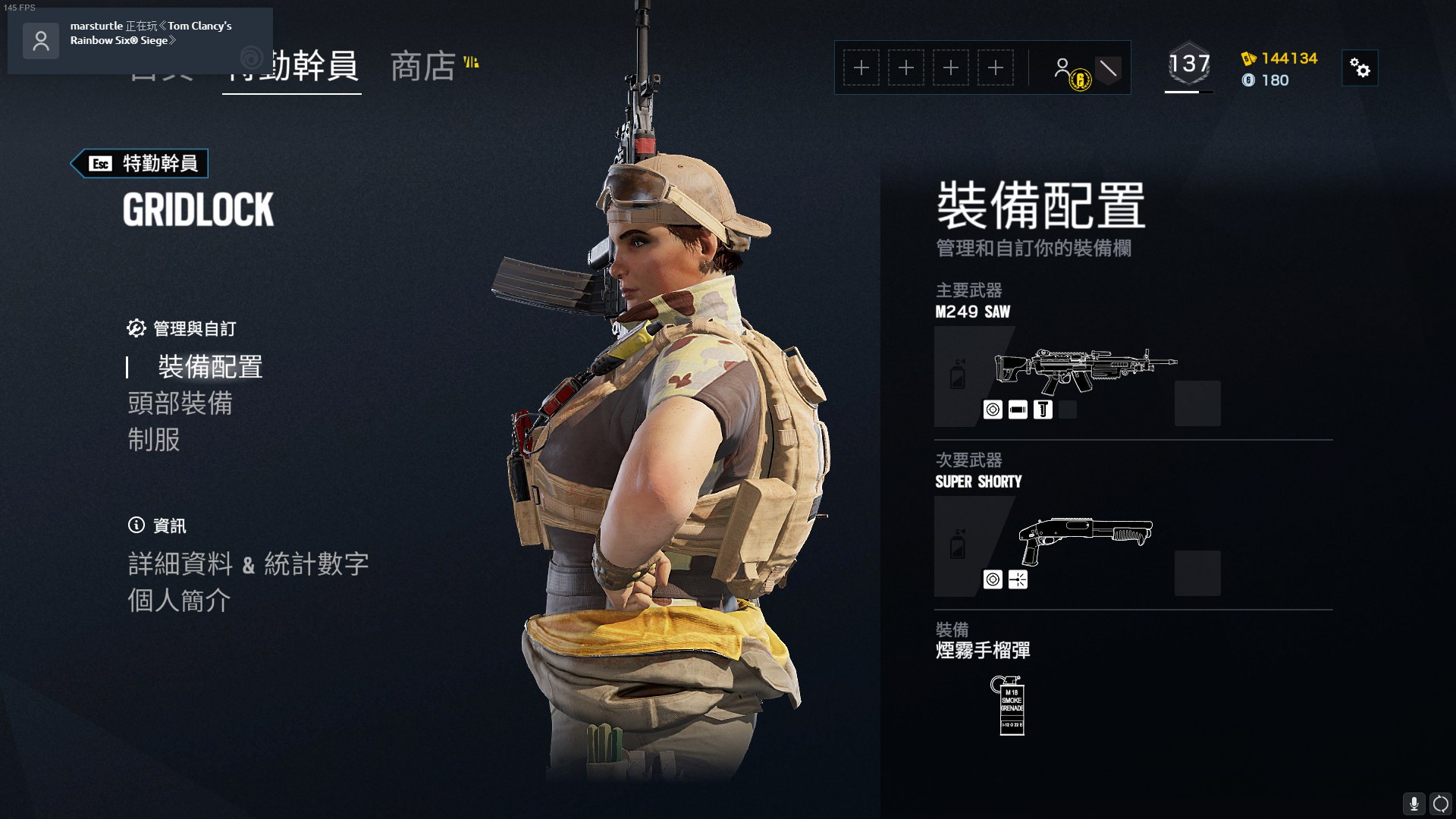Switch to the 商店 shop tab
1456x819 pixels.
click(x=422, y=67)
